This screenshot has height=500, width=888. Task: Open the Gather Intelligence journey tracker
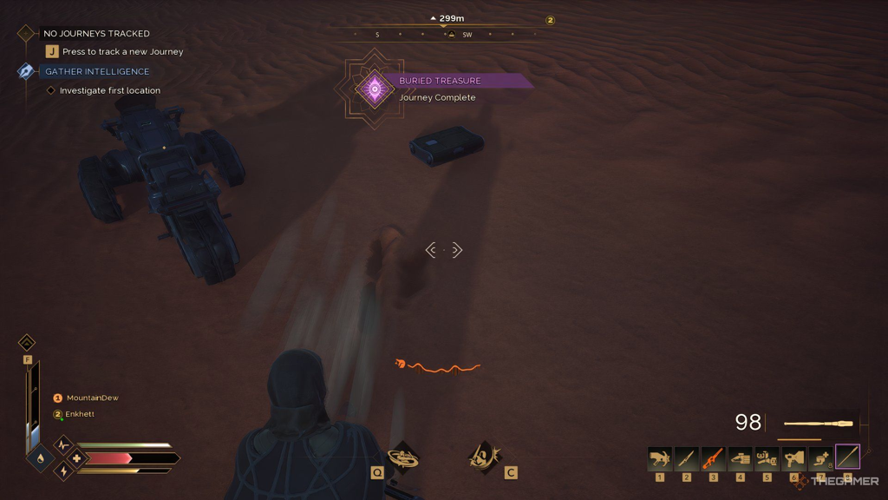click(x=96, y=72)
